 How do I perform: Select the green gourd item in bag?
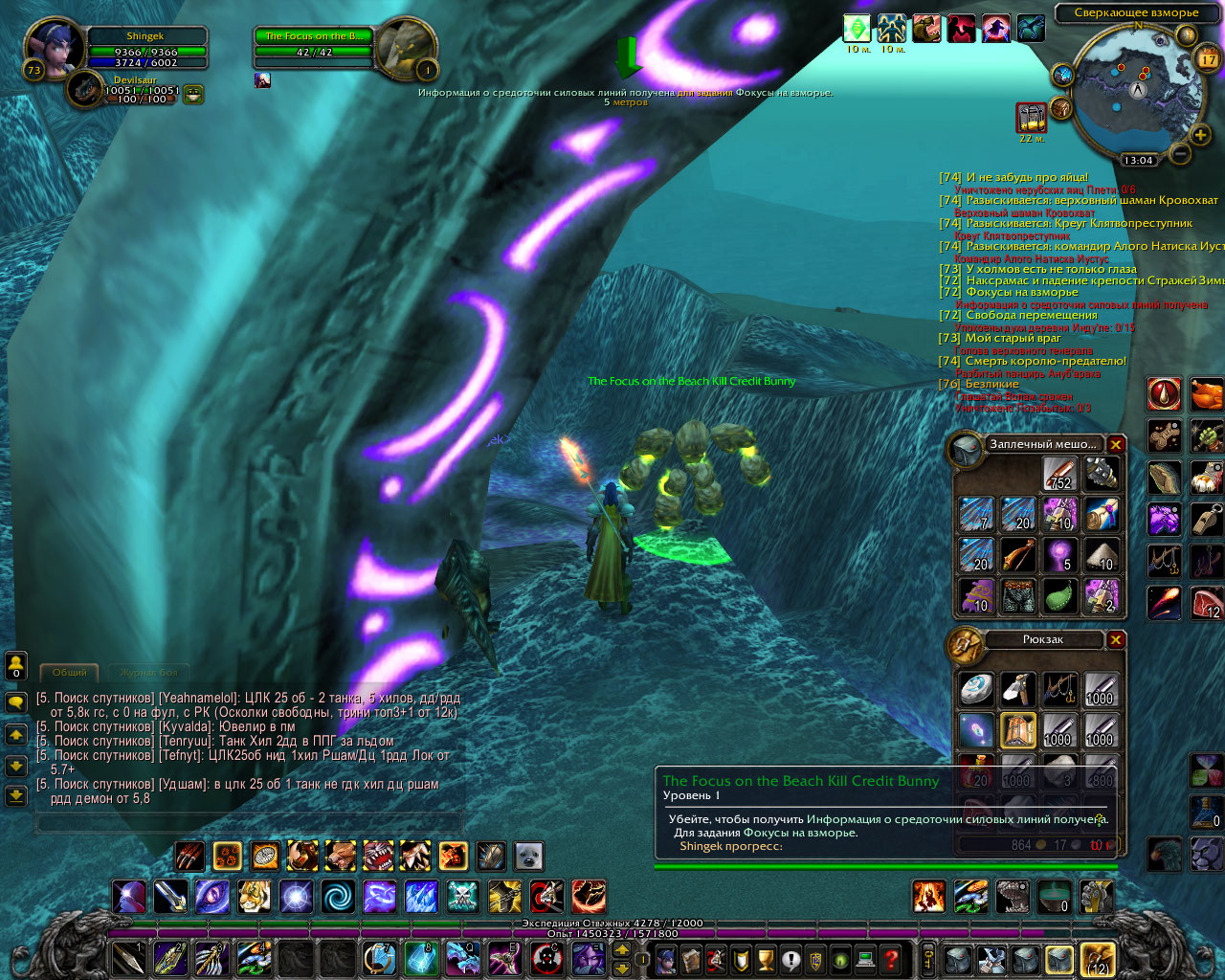pyautogui.click(x=1059, y=596)
